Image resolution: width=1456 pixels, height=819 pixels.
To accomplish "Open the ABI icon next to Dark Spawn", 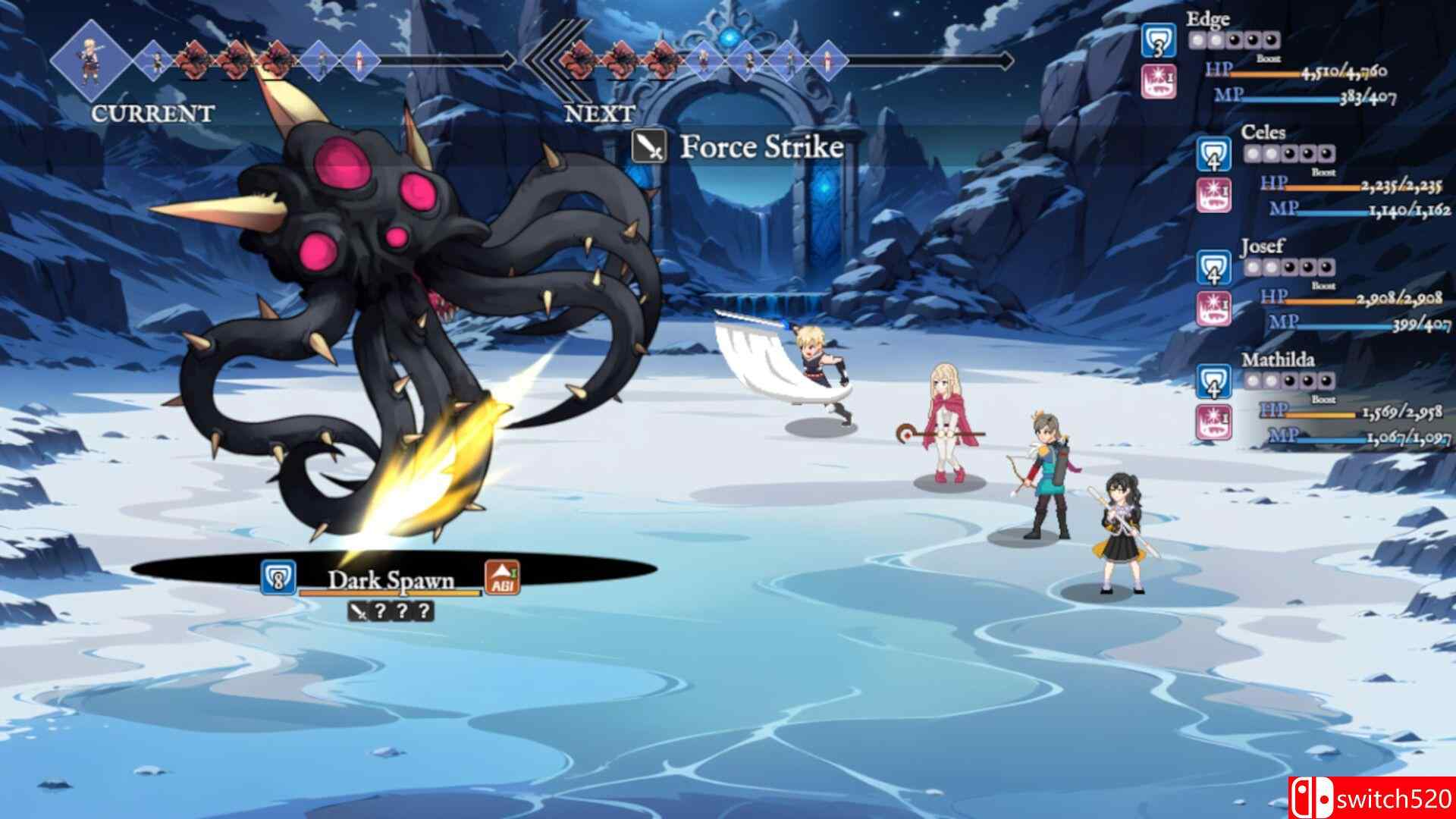I will point(502,579).
